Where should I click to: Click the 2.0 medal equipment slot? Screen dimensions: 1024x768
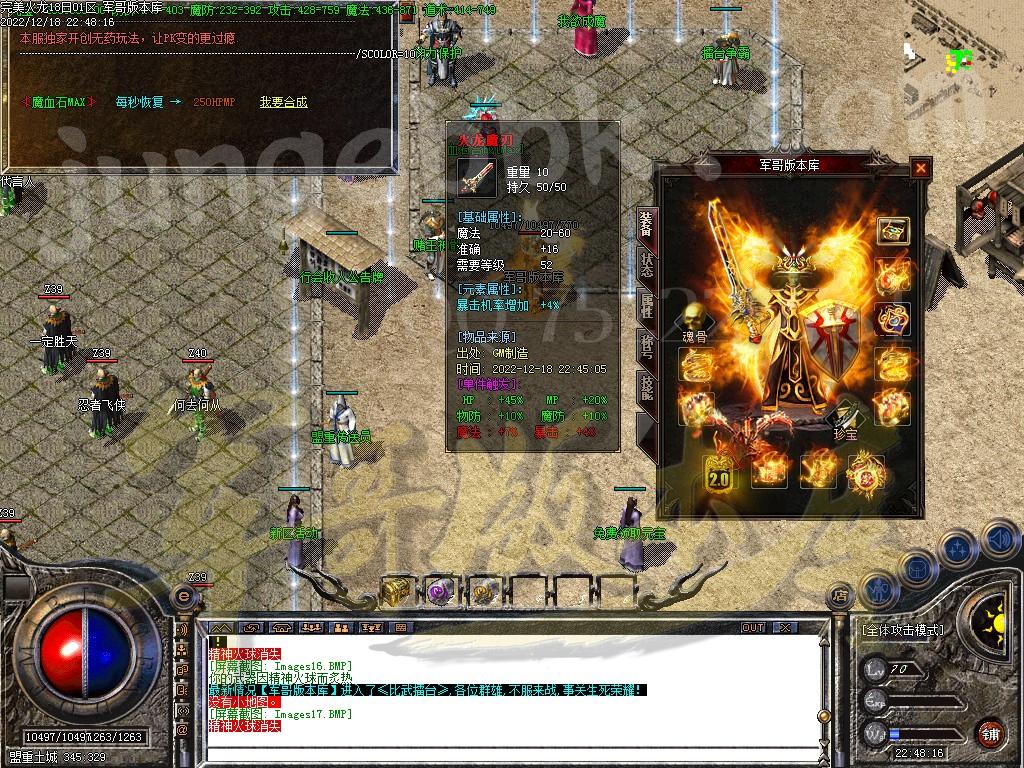tap(718, 472)
